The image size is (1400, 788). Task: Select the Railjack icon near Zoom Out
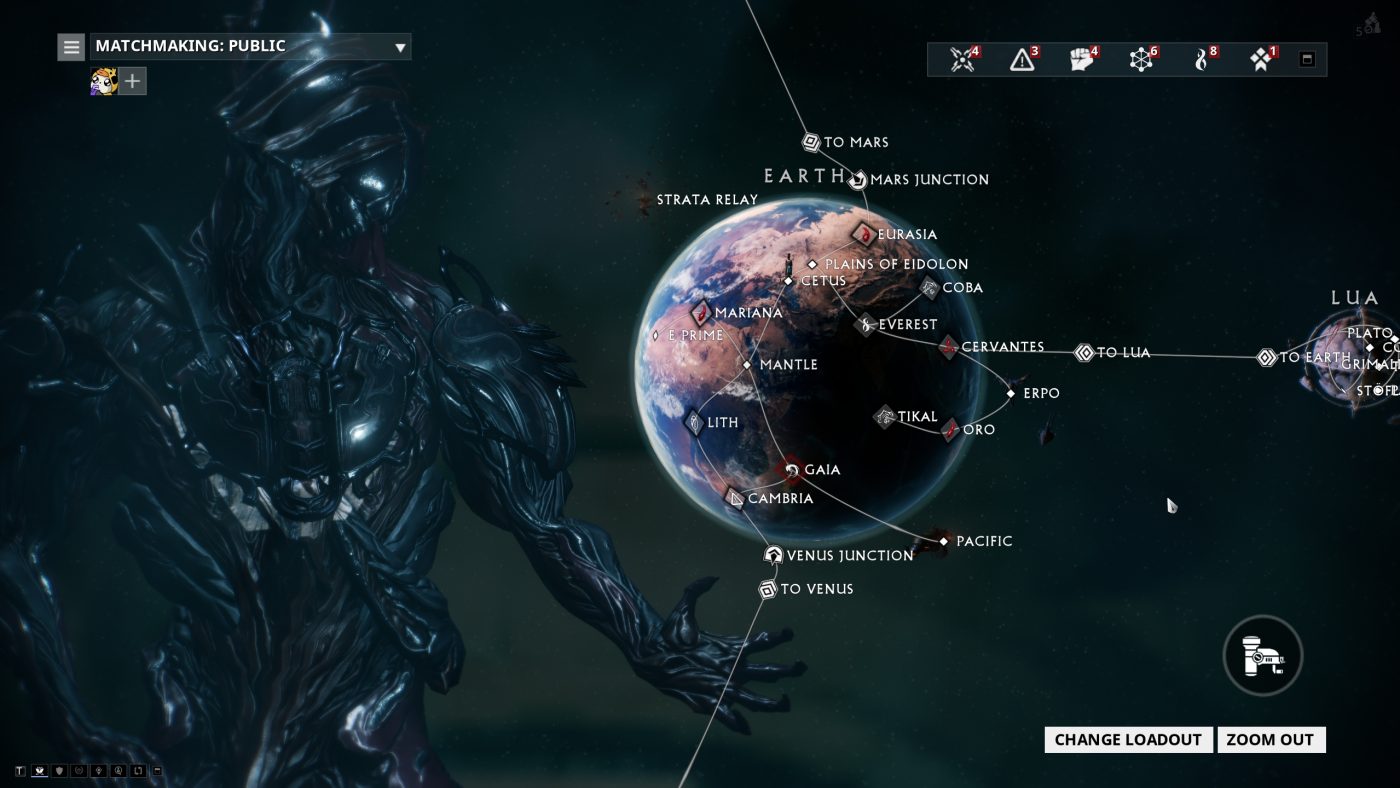click(x=1262, y=655)
